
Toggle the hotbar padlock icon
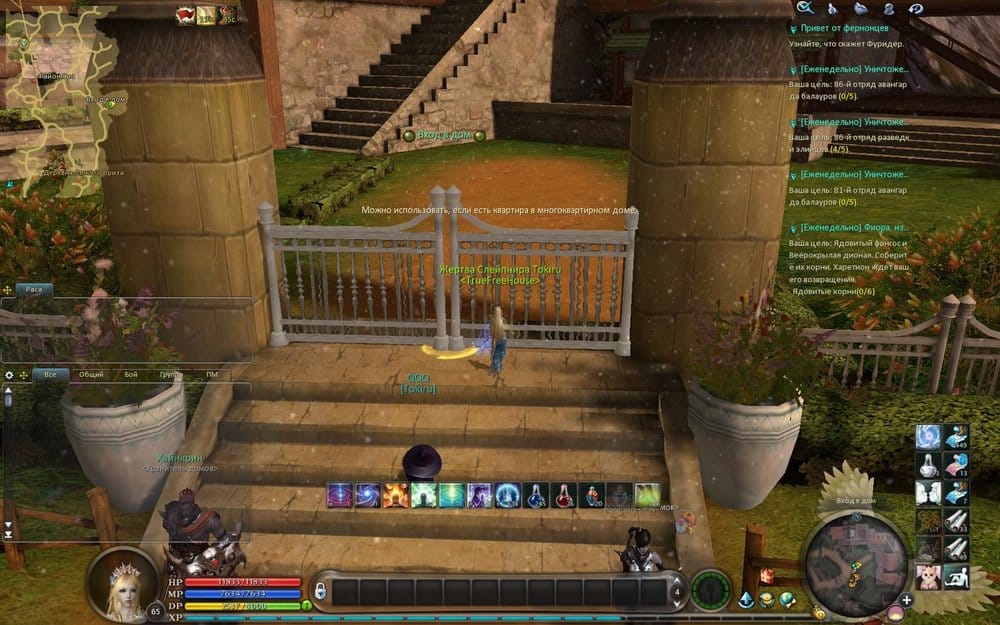320,591
